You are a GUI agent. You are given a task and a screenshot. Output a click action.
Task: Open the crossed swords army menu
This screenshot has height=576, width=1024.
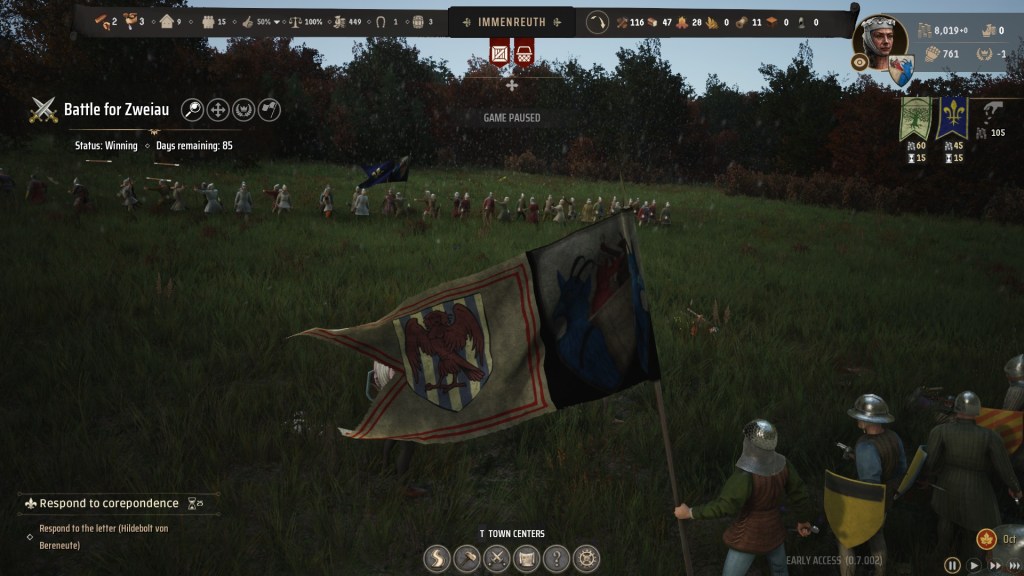497,558
